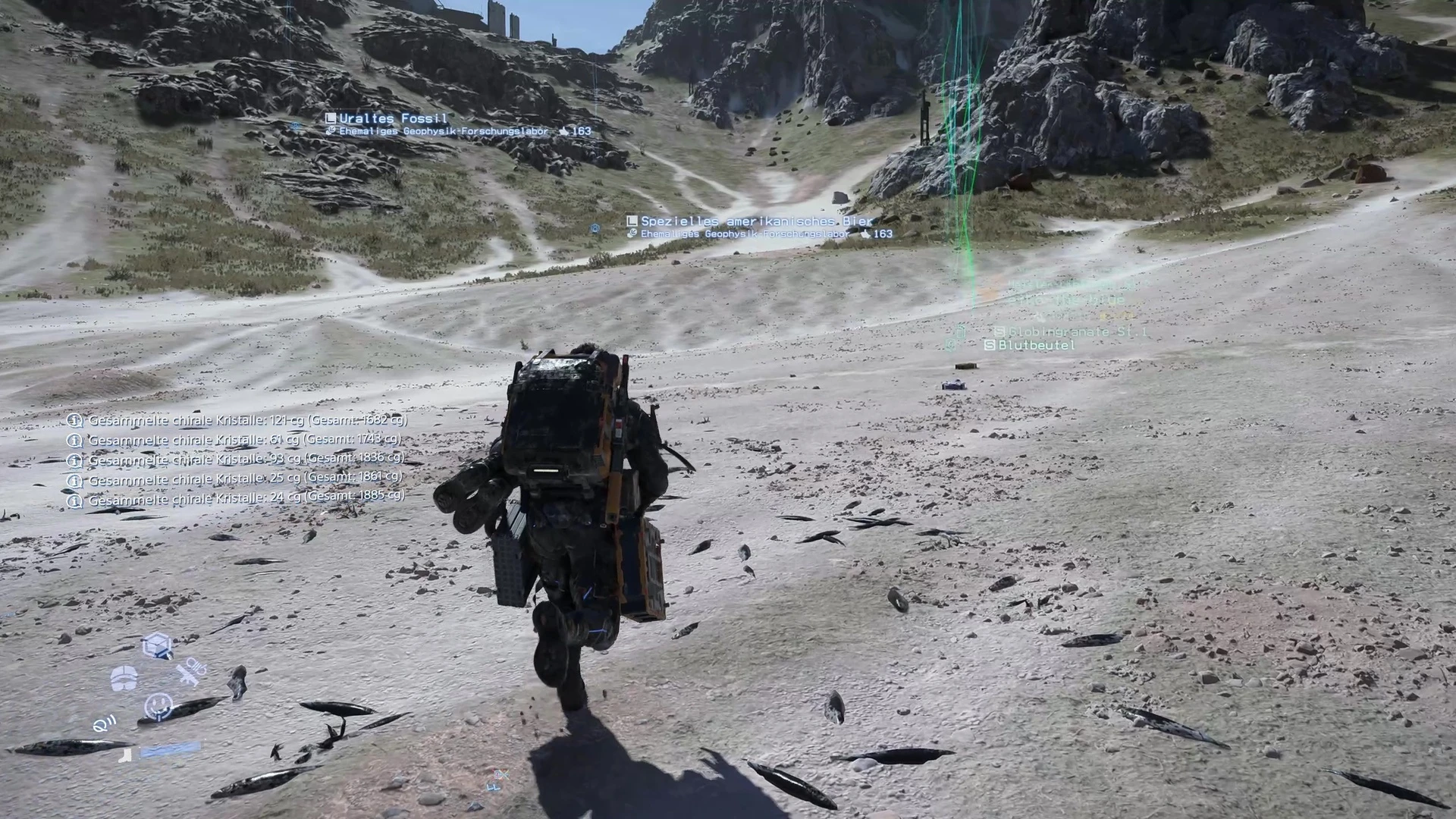Select the cargo container icon in the HUD
The width and height of the screenshot is (1456, 819).
click(x=157, y=645)
